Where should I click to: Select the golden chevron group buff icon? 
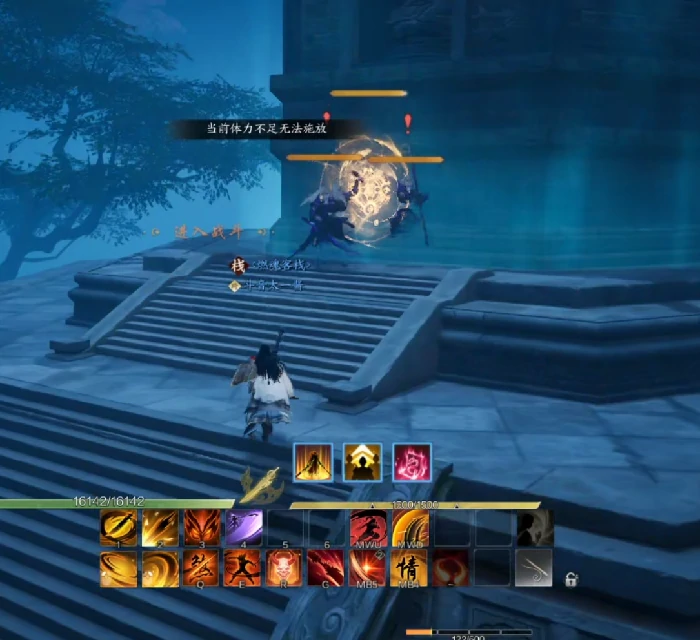click(362, 462)
